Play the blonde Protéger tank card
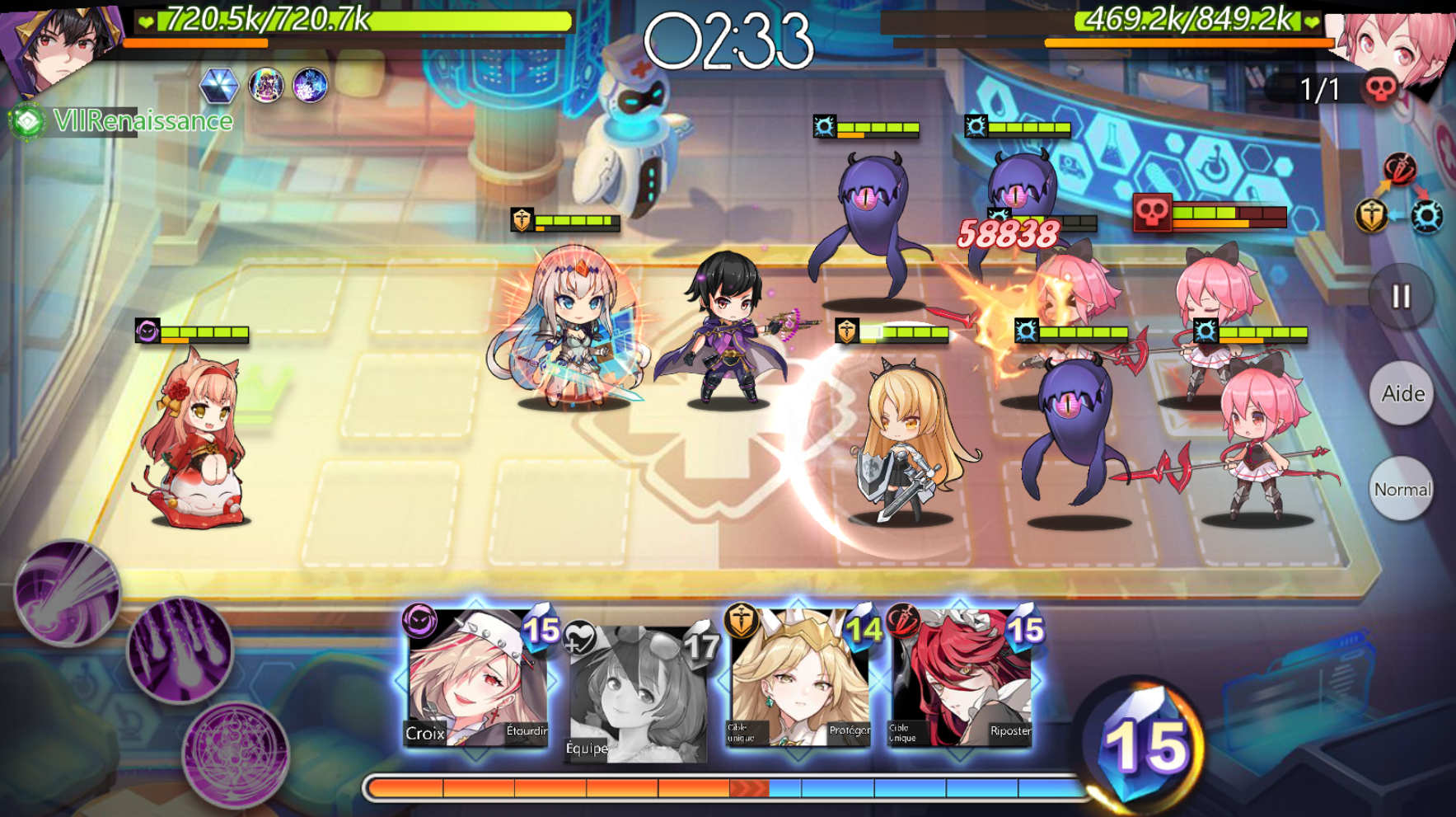This screenshot has width=1456, height=817. (x=798, y=680)
